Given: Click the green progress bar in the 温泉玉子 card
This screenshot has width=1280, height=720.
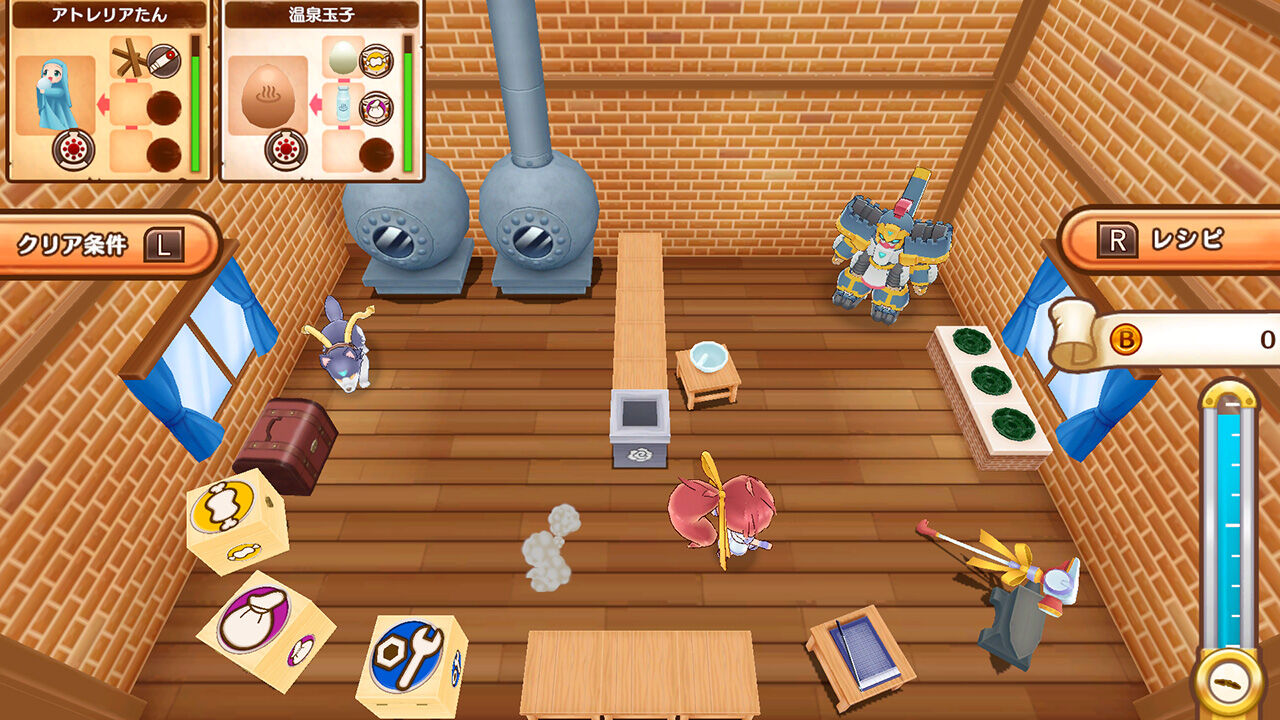Looking at the screenshot, I should [x=409, y=110].
